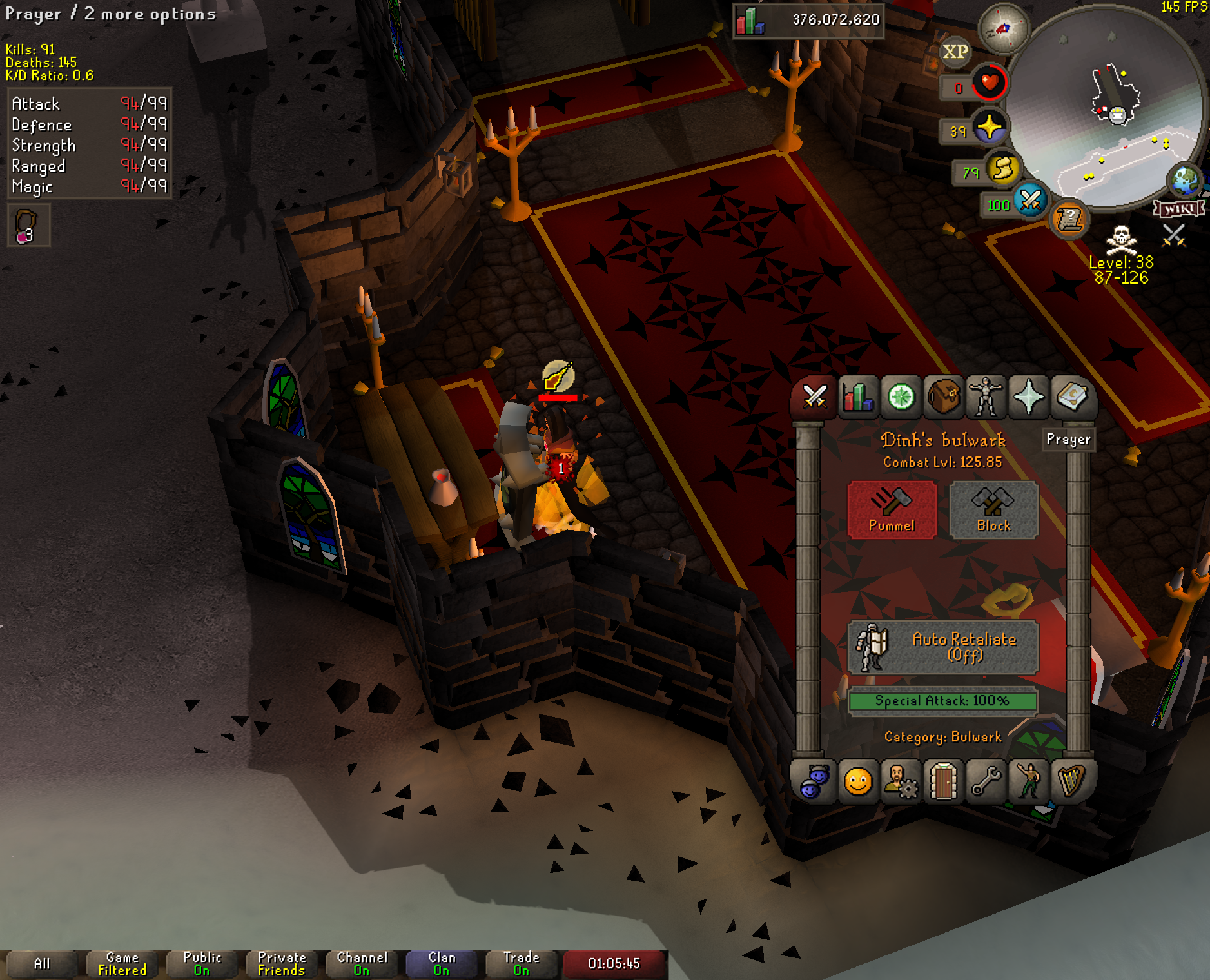Open the Settings wrench tab
The width and height of the screenshot is (1210, 980).
pos(986,782)
